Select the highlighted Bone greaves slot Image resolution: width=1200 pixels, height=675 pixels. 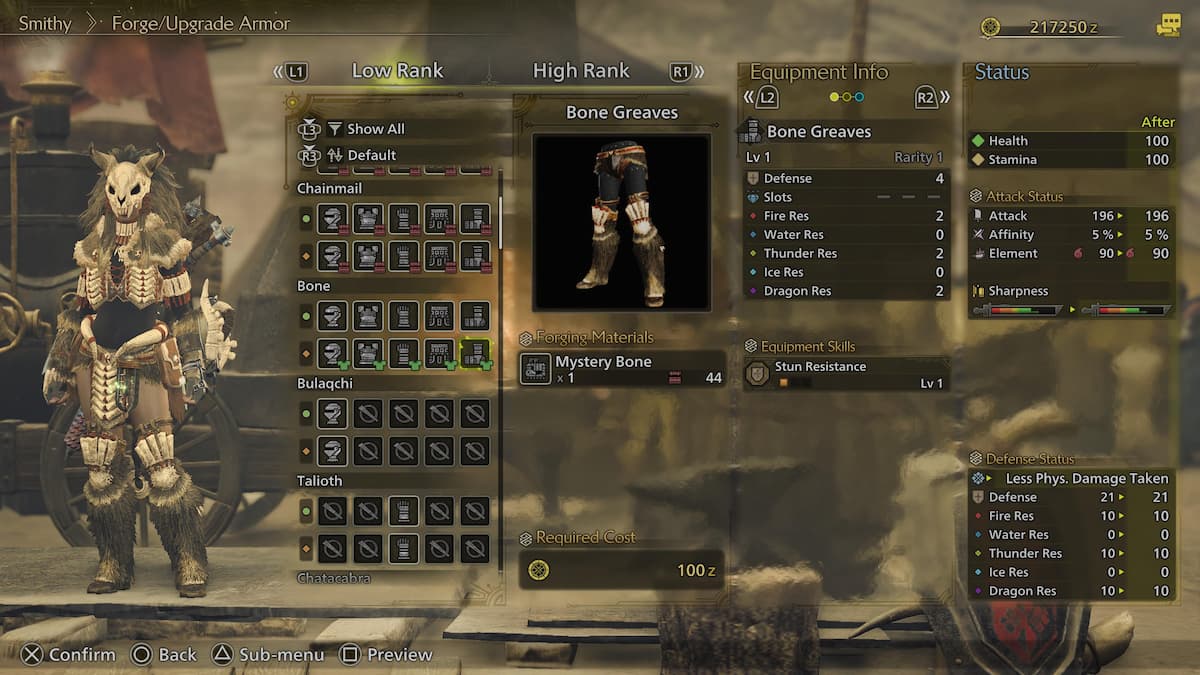click(x=475, y=352)
